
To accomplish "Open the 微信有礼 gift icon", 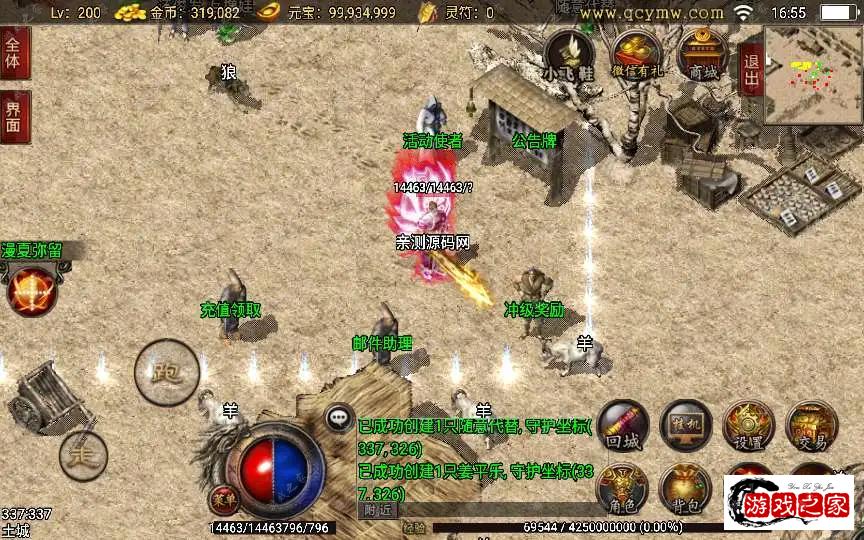I will pos(635,55).
